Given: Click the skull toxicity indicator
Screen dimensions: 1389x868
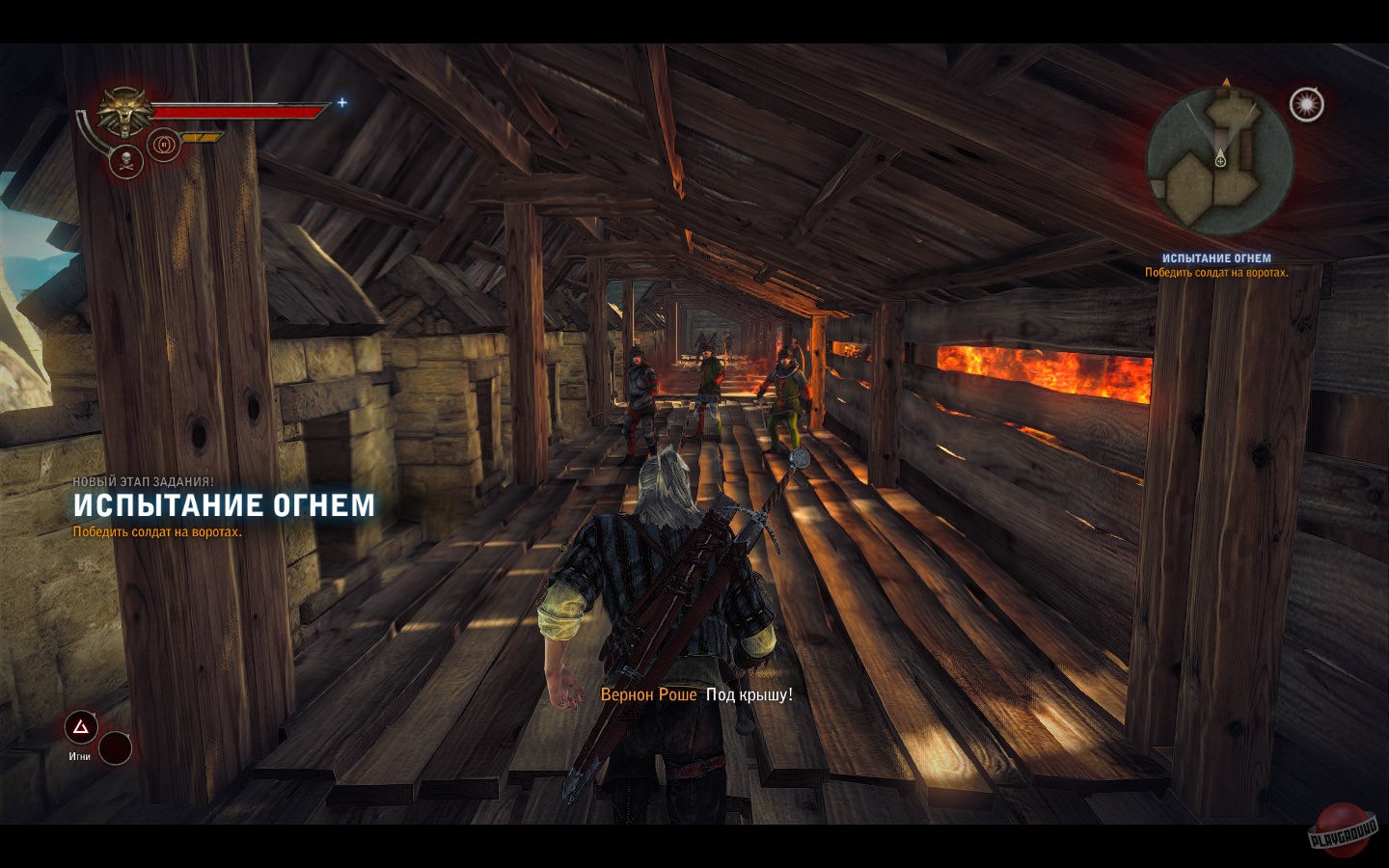Looking at the screenshot, I should tap(126, 162).
